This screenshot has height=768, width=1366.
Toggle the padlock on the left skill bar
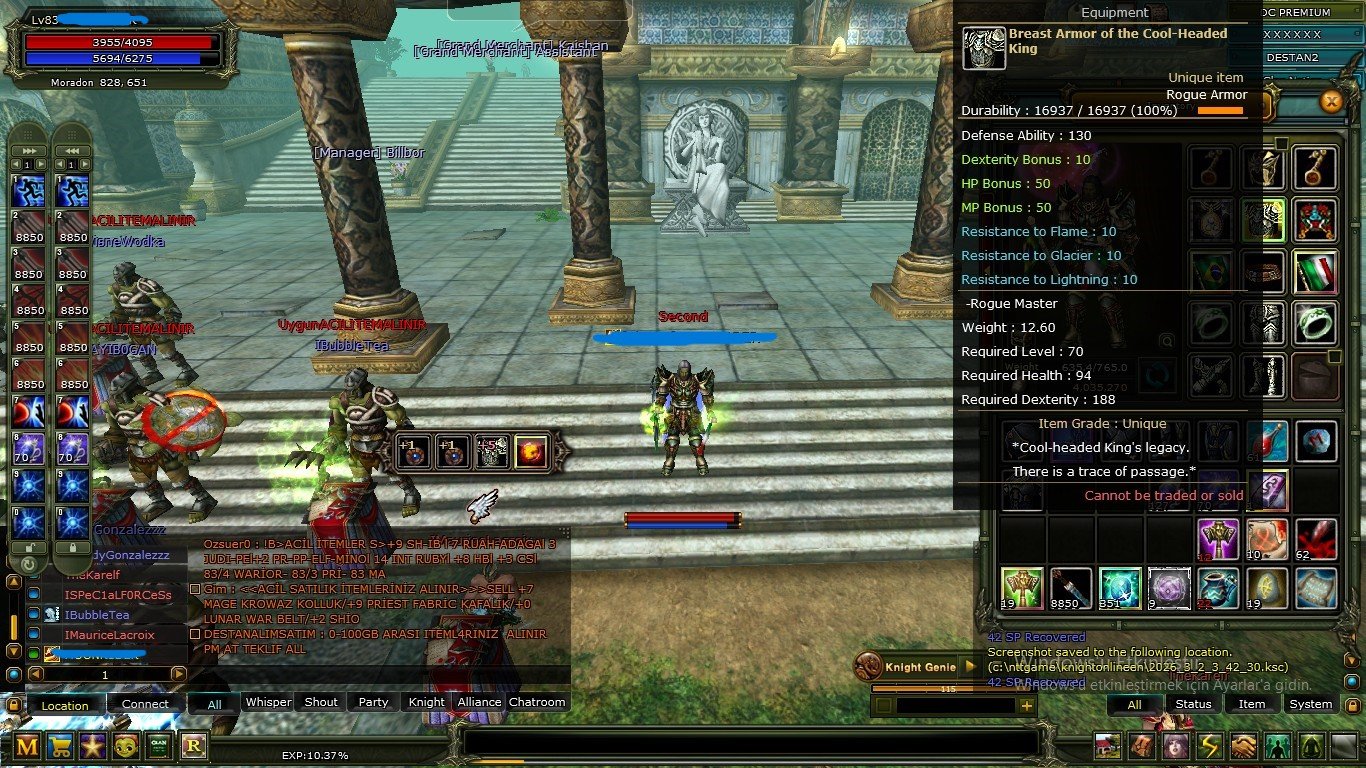(30, 548)
